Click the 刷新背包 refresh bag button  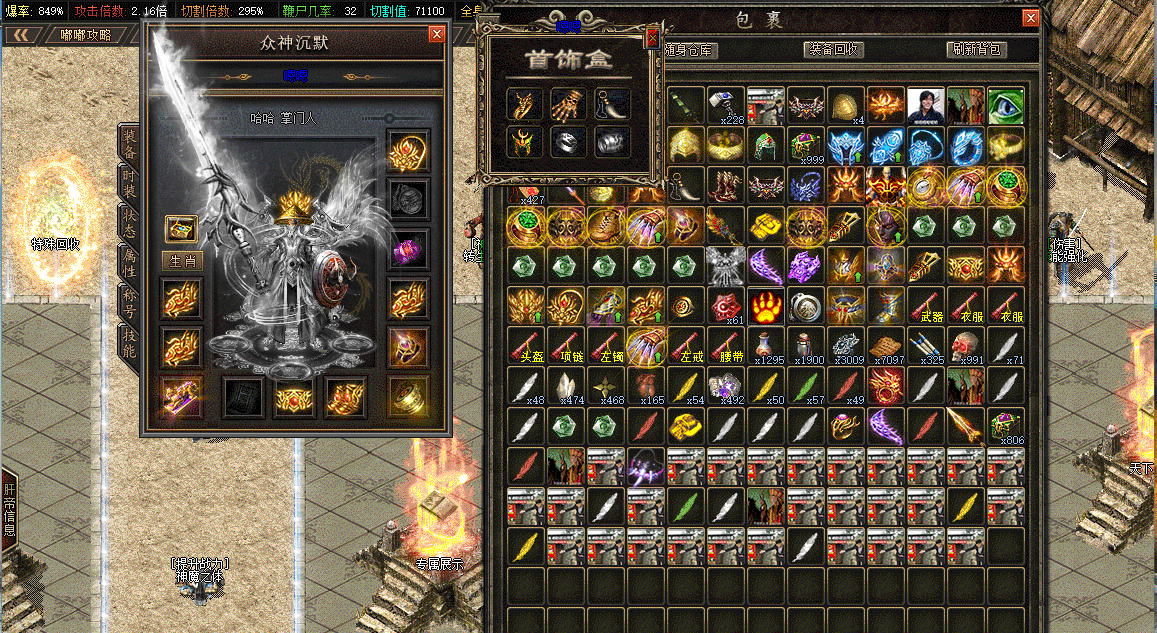[976, 49]
